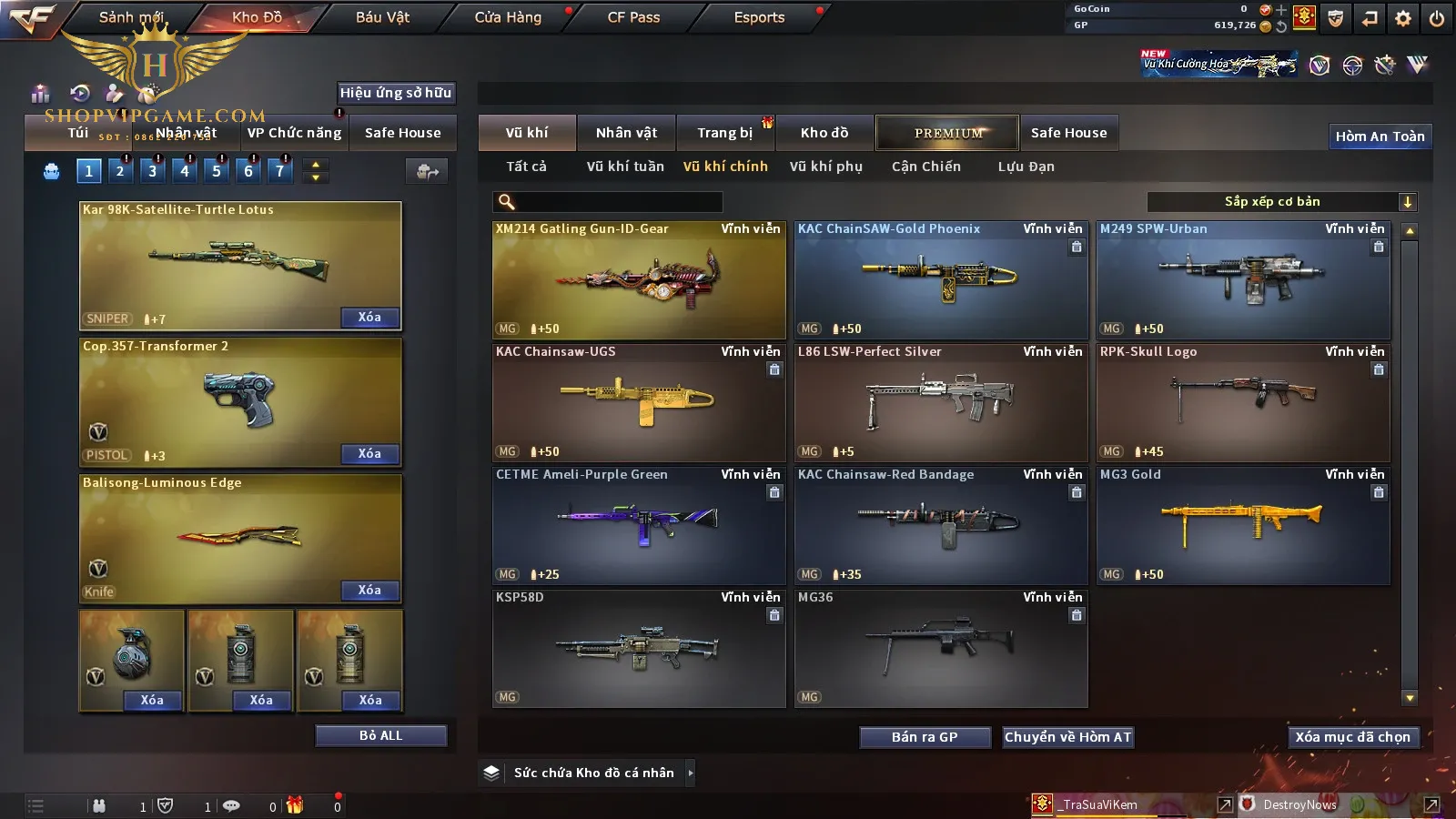
Task: Show Cận Chiến melee weapons
Action: point(925,167)
